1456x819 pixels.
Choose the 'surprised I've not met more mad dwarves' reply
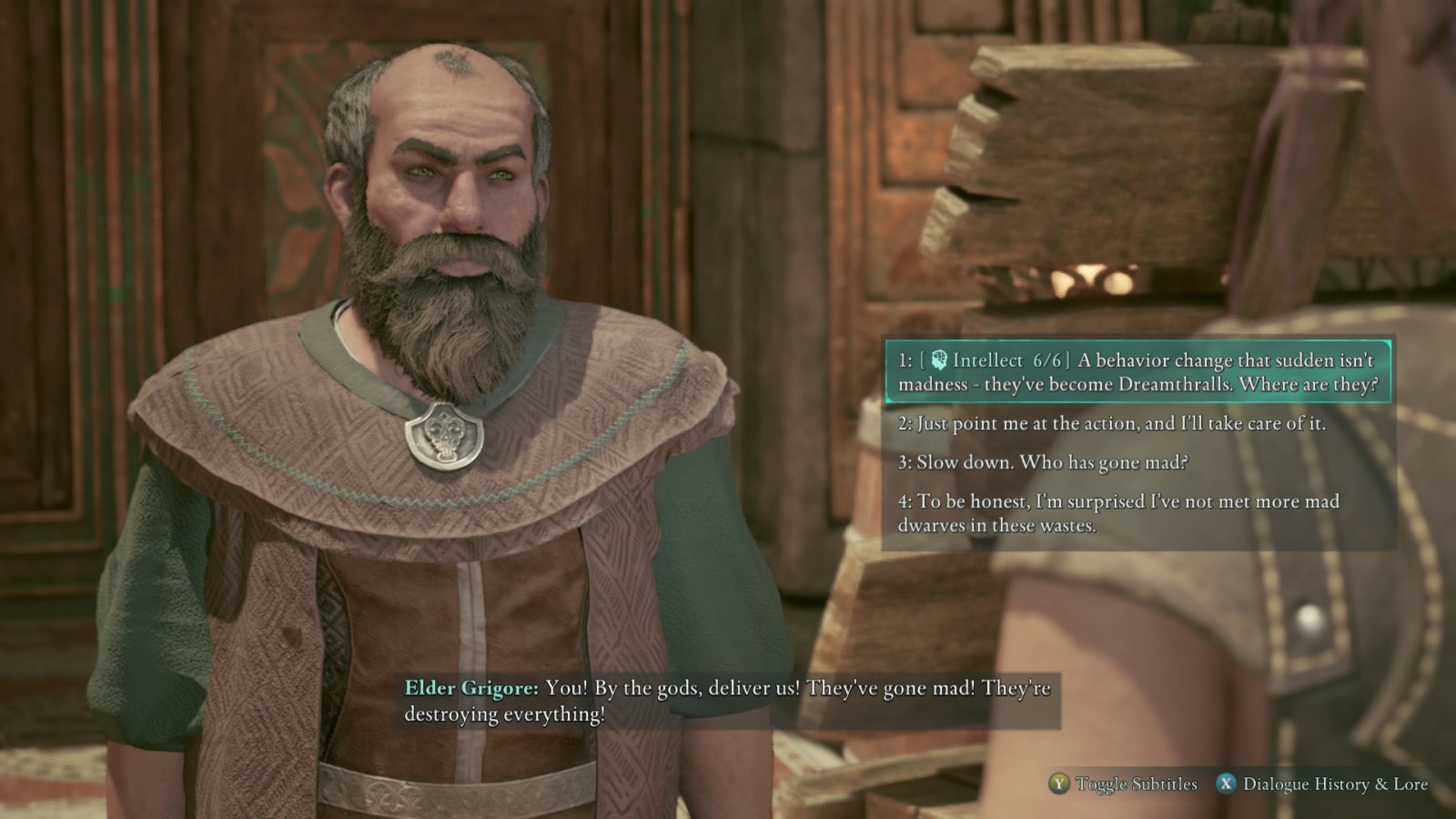[1118, 513]
